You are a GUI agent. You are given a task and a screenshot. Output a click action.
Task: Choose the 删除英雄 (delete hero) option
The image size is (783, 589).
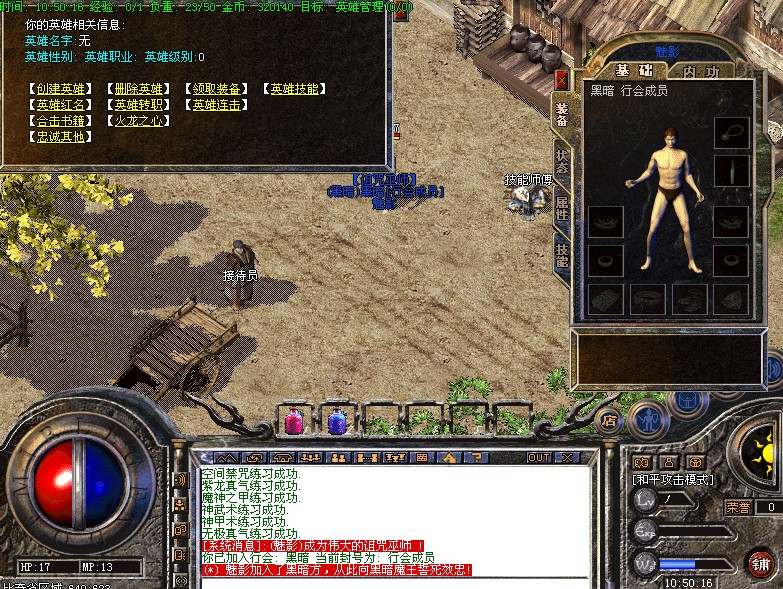coord(139,89)
